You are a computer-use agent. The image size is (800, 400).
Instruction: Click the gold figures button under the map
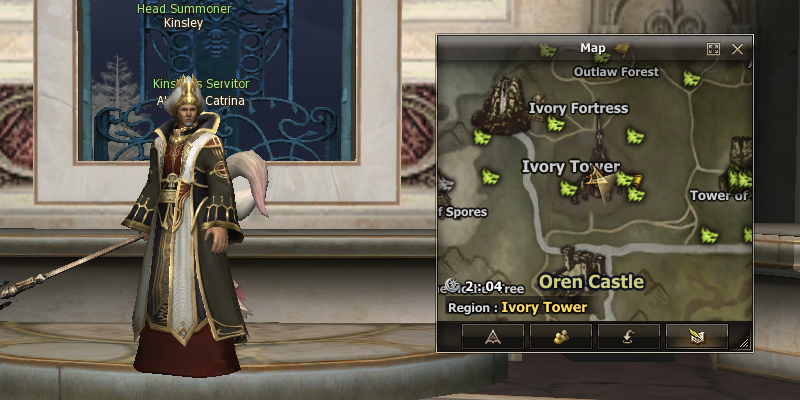[560, 337]
